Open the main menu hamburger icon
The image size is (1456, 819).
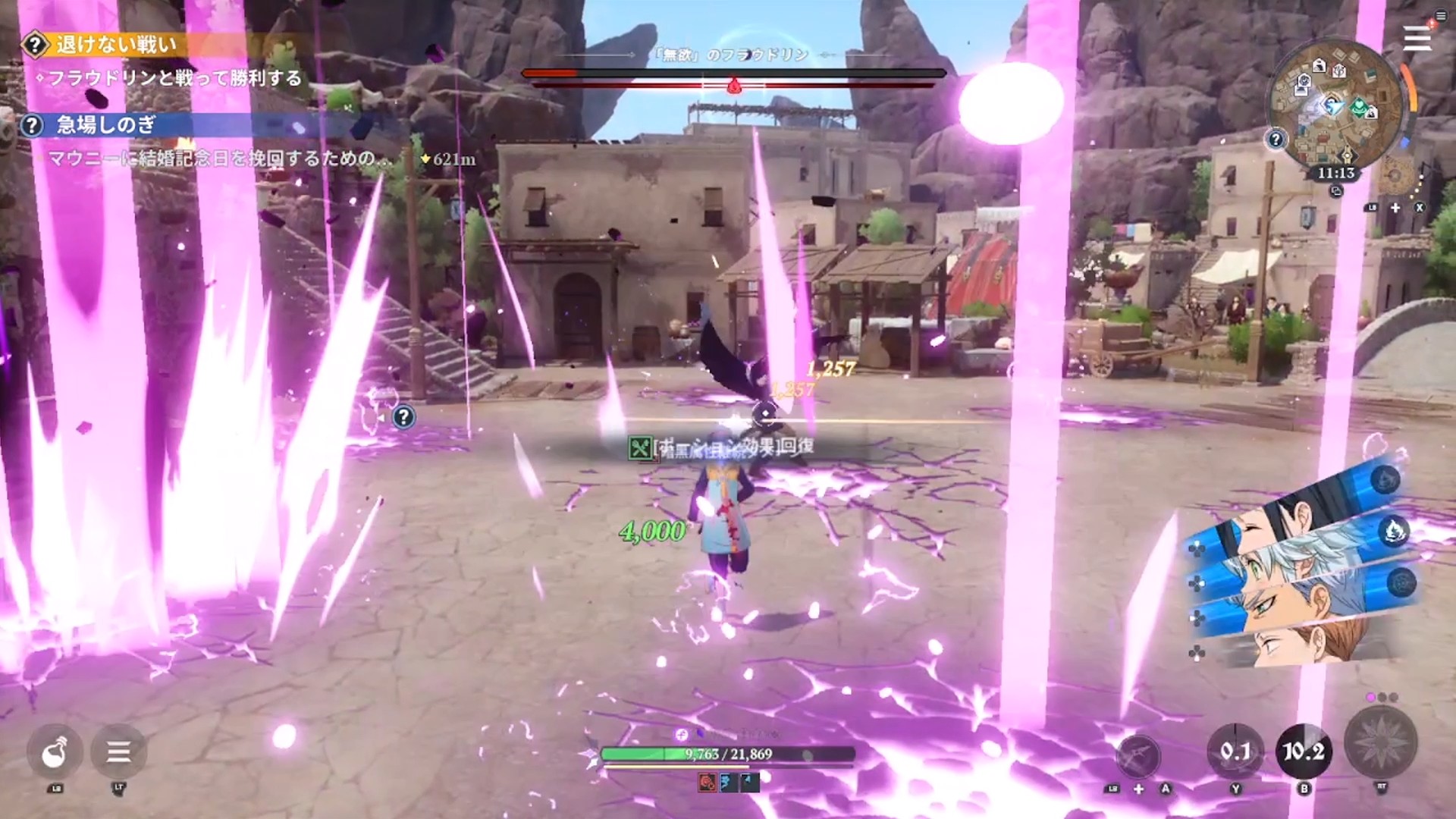[x=1417, y=38]
